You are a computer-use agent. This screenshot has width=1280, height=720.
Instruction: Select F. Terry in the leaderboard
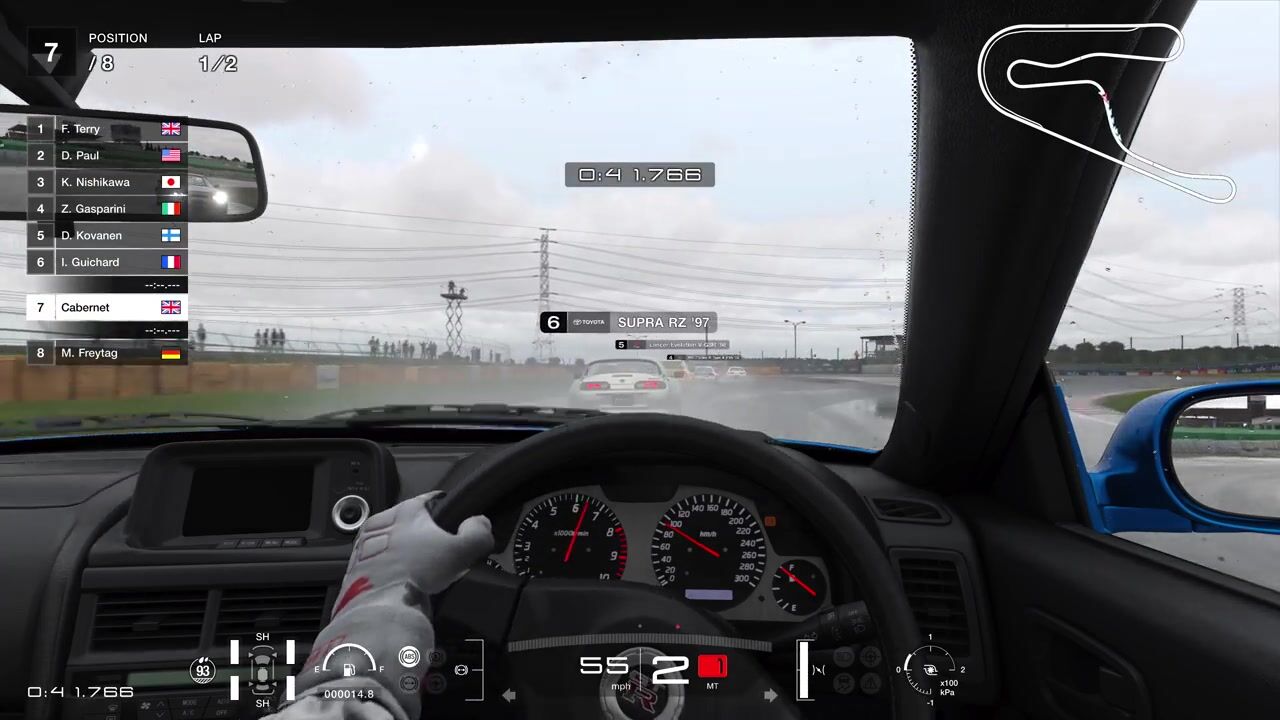pos(106,129)
